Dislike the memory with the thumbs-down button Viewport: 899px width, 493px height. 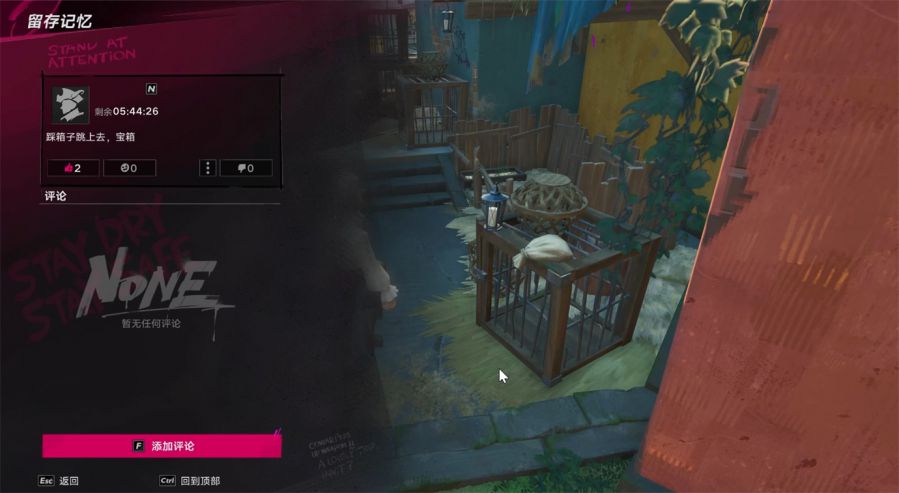245,168
